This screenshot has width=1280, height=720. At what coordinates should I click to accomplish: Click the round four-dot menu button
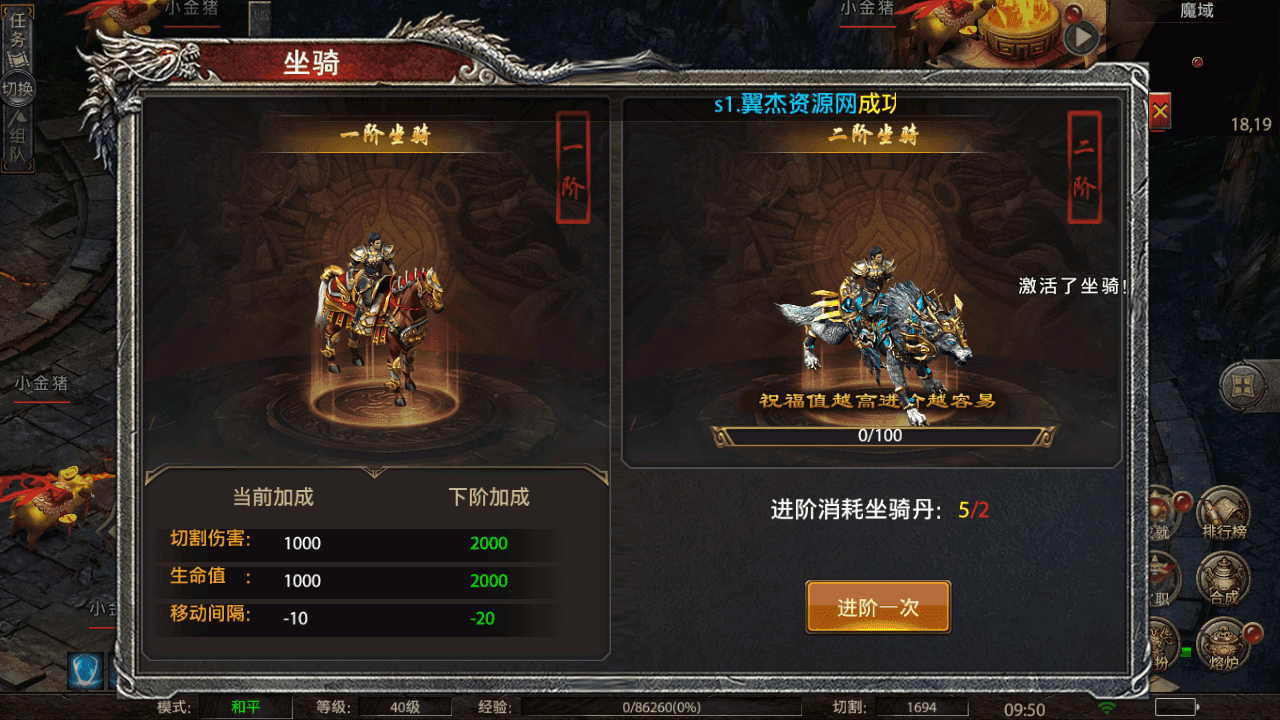tap(1244, 385)
